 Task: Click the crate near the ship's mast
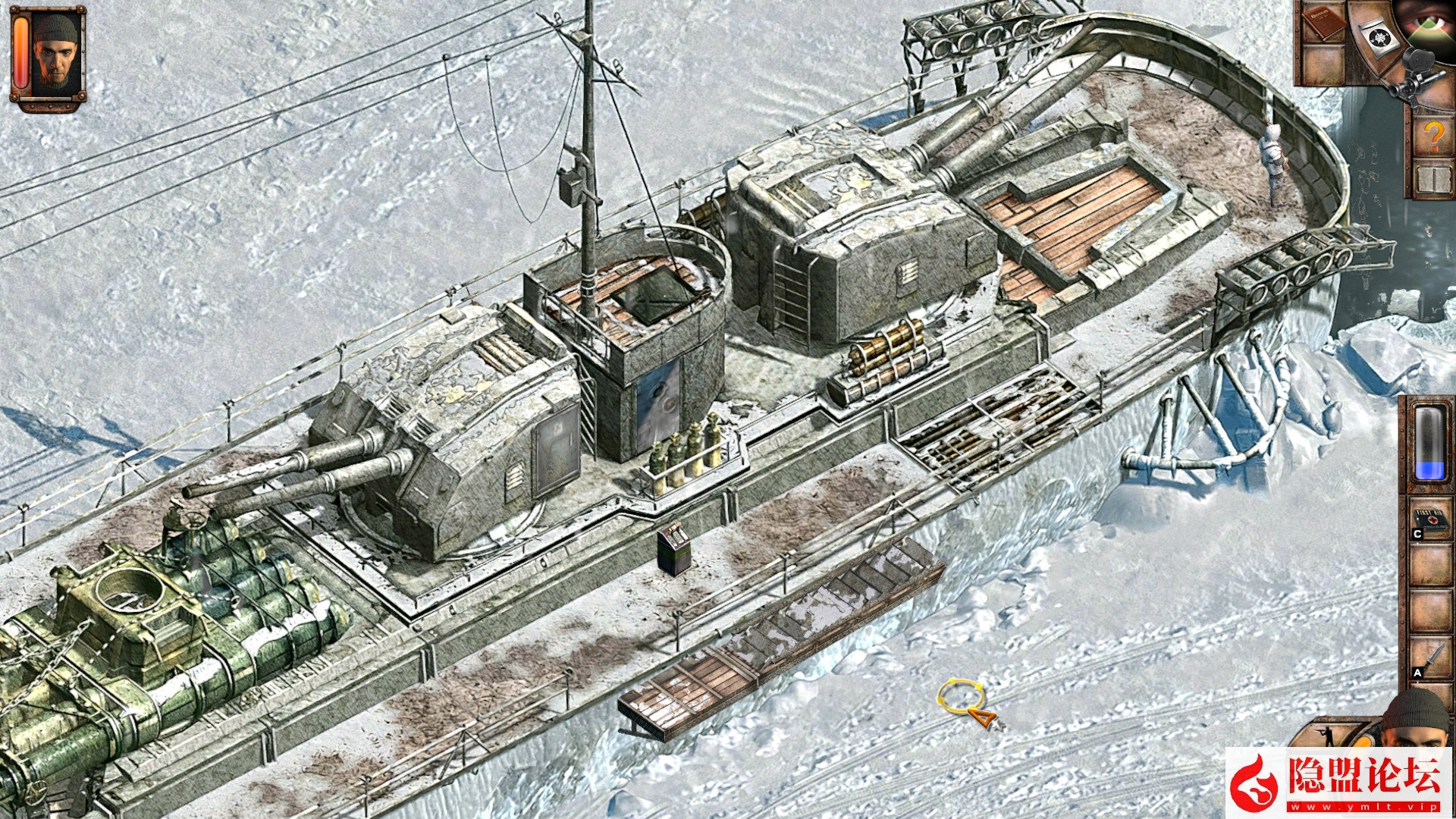(675, 546)
